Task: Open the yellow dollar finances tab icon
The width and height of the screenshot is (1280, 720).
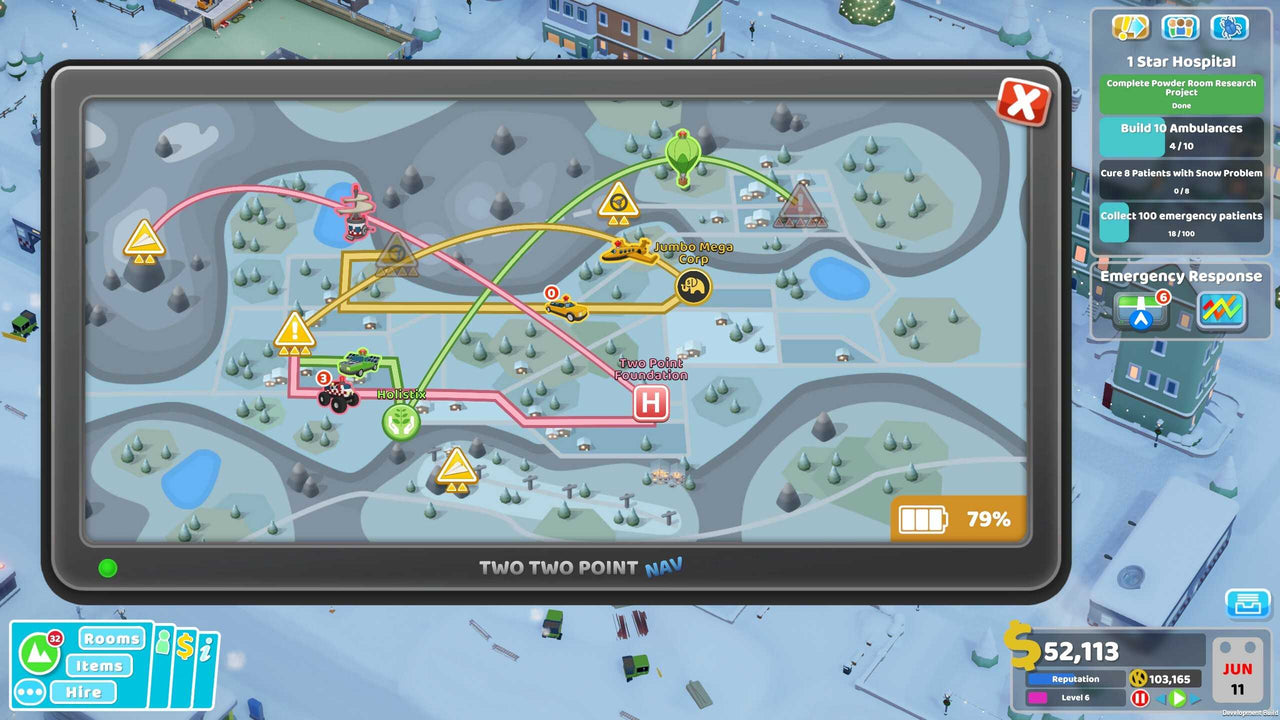Action: pos(186,645)
